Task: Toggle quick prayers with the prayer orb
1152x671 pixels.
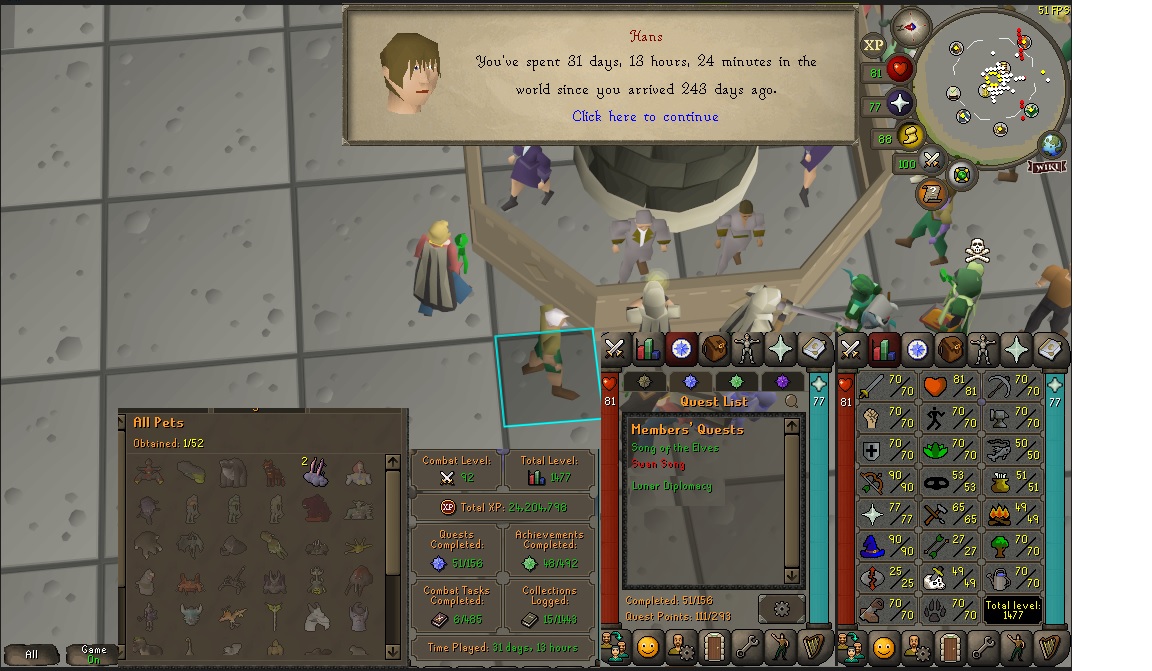Action: [899, 103]
